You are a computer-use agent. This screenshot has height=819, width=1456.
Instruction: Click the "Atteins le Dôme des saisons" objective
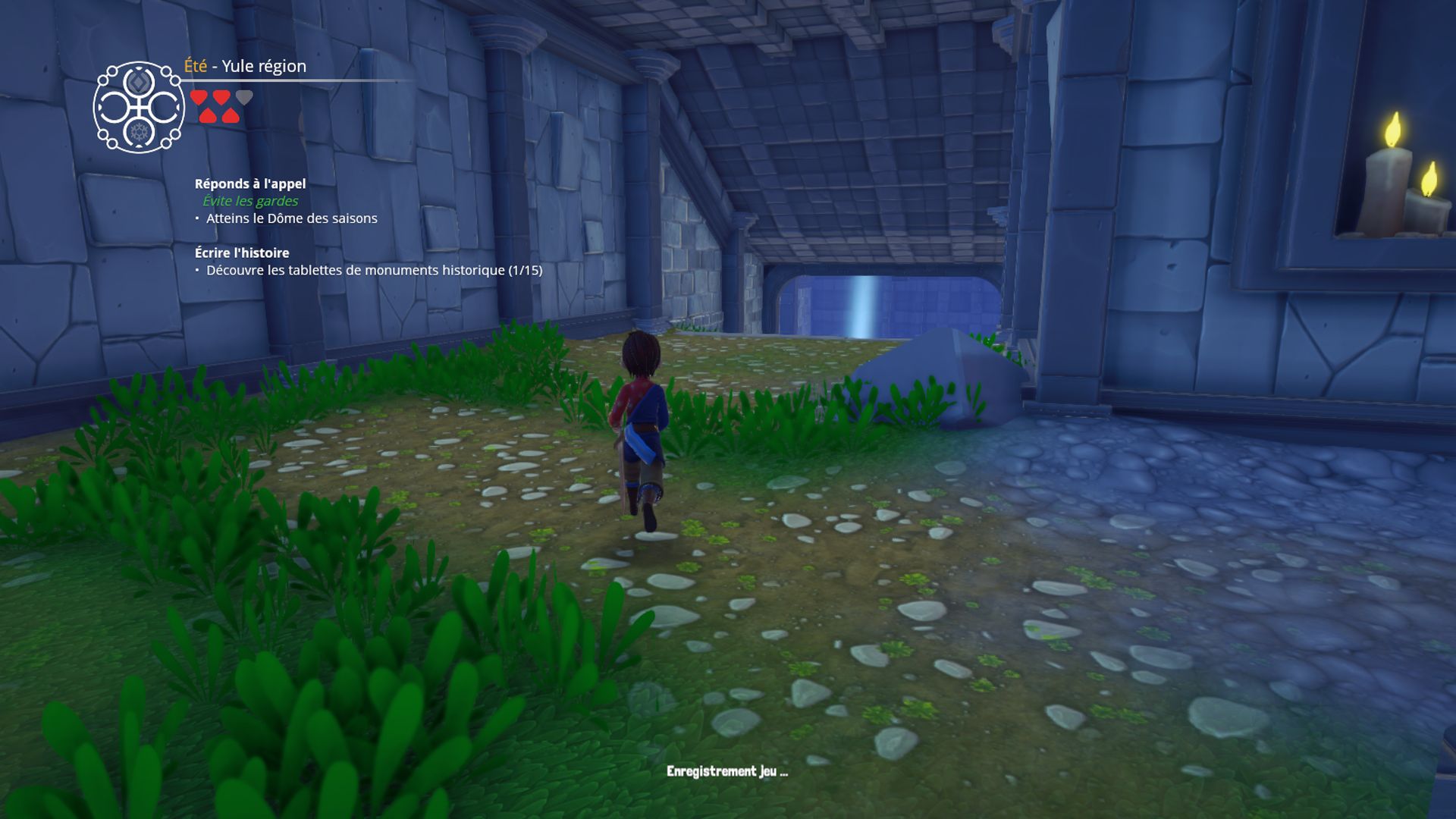[x=291, y=218]
